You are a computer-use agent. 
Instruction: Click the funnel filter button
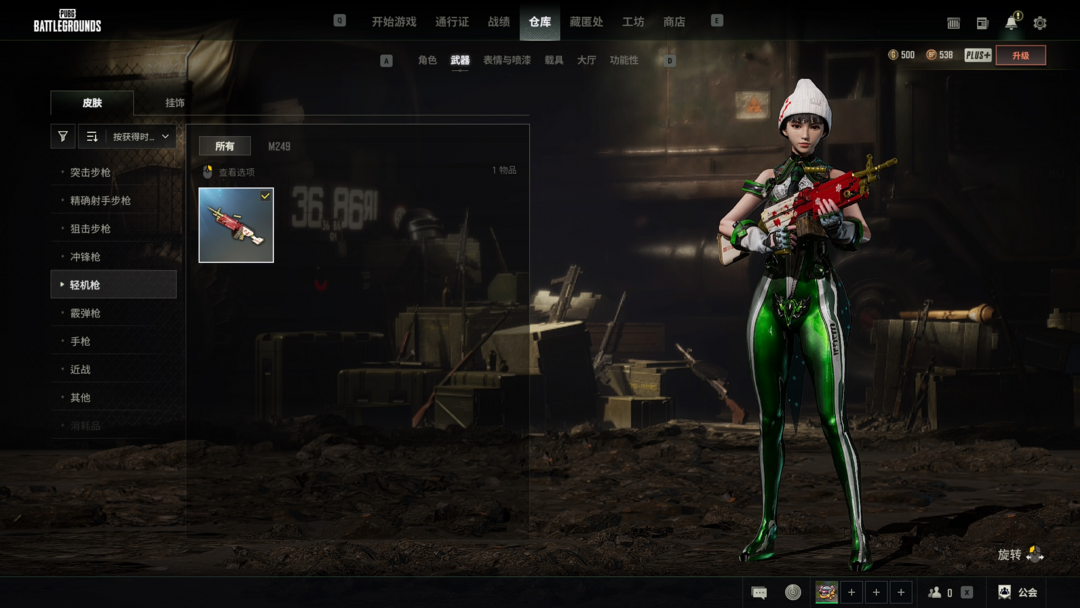63,137
